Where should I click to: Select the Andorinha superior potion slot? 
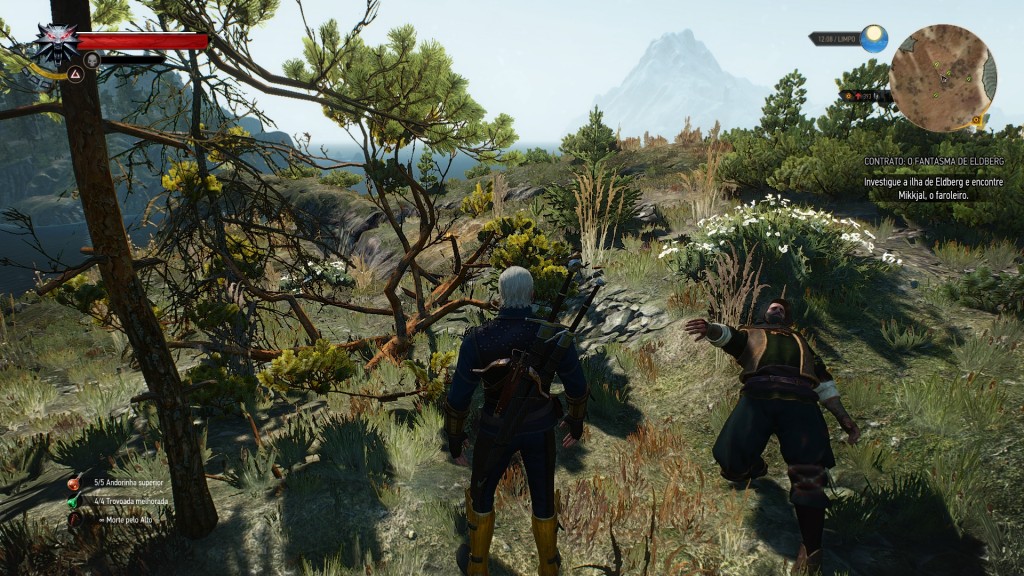74,483
